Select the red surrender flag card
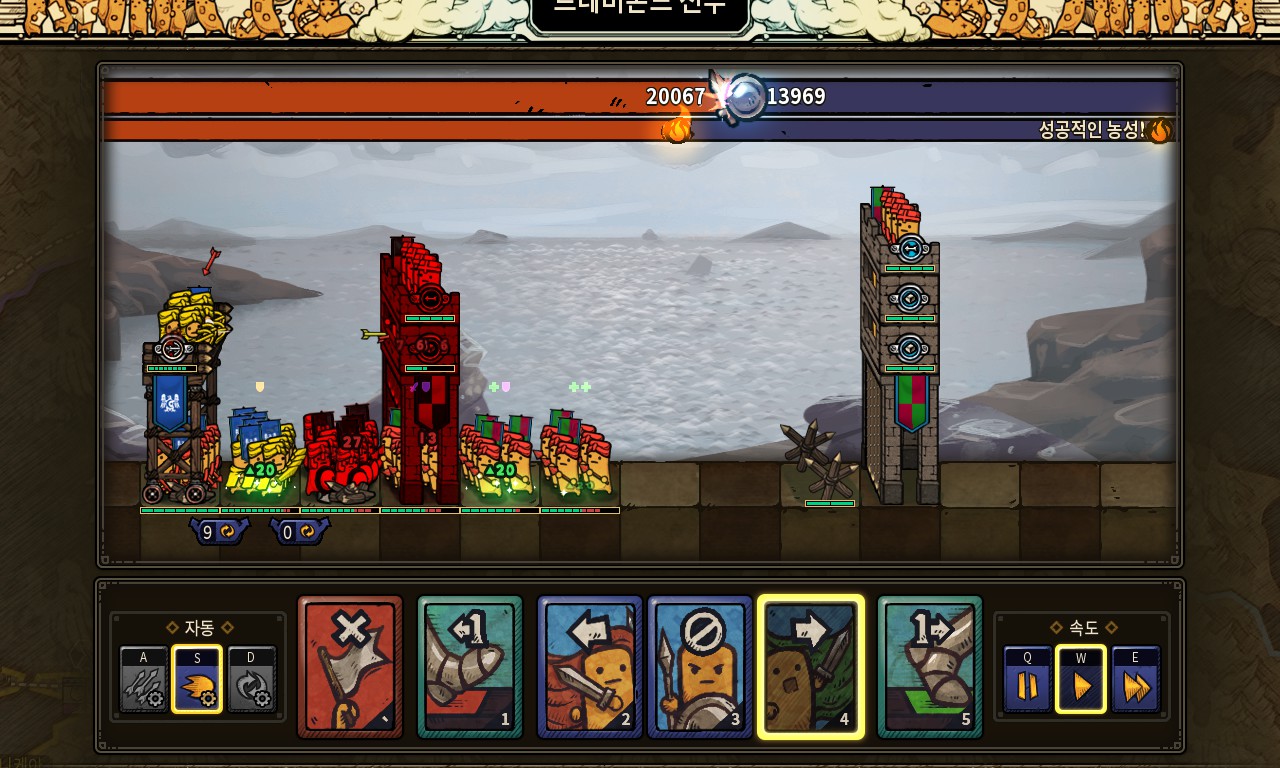The height and width of the screenshot is (768, 1280). (350, 667)
